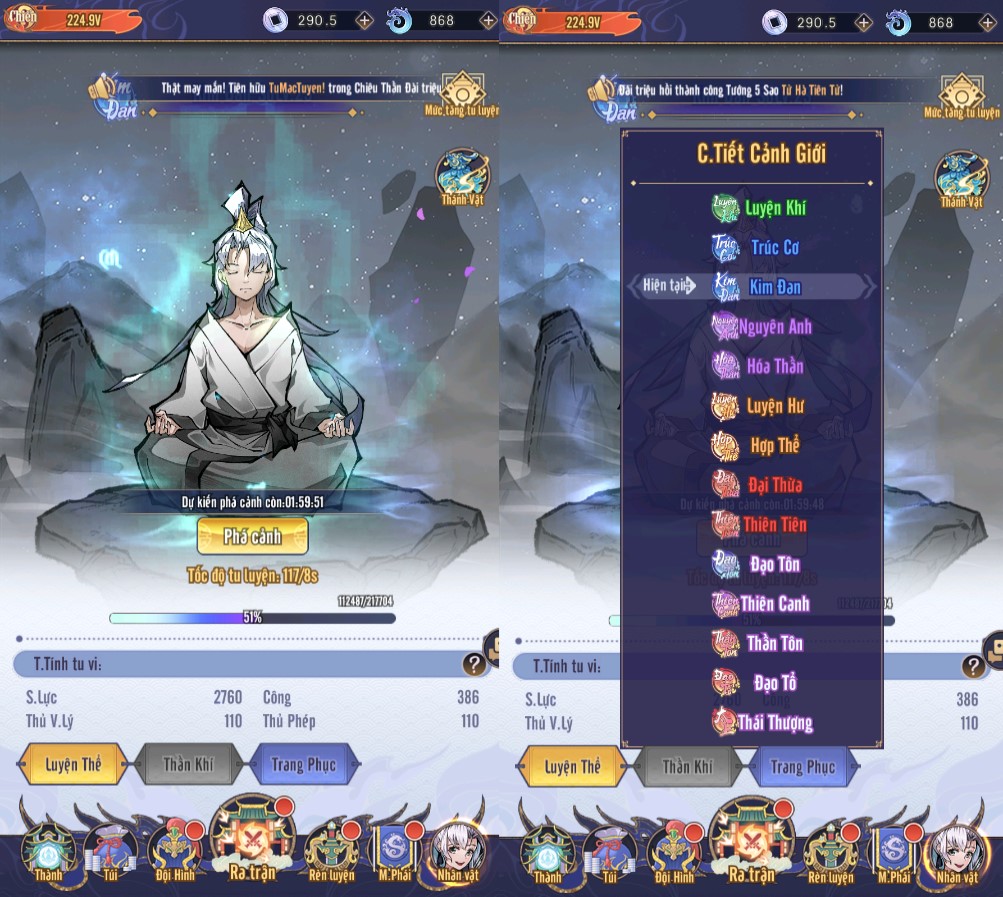
Task: Choose the Hóa Thần realm row
Action: coord(759,366)
